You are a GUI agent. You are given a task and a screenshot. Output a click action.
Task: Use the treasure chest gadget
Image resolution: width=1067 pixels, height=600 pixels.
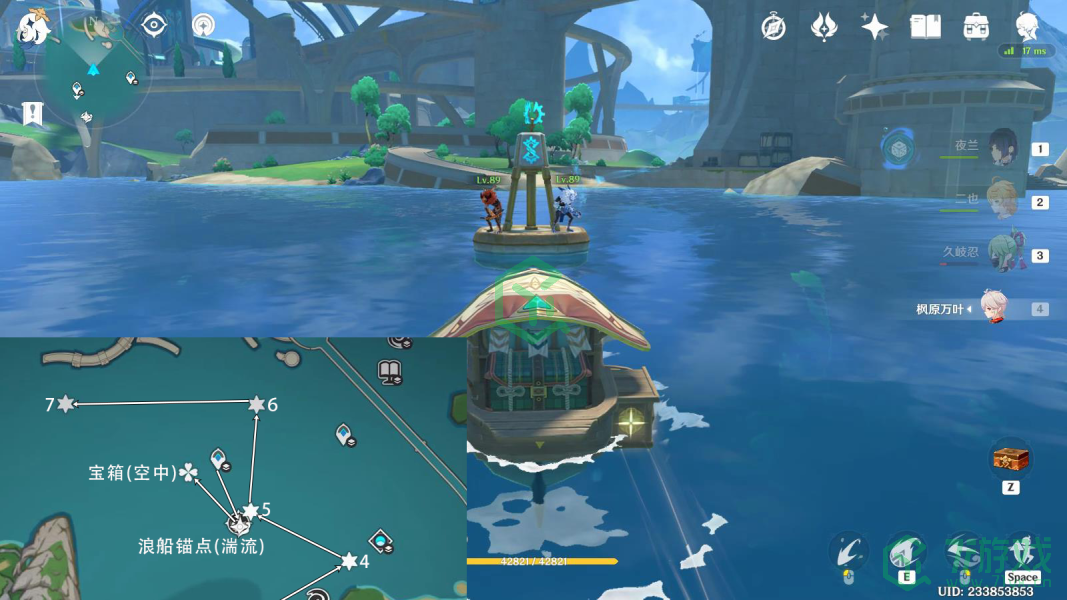point(1010,460)
